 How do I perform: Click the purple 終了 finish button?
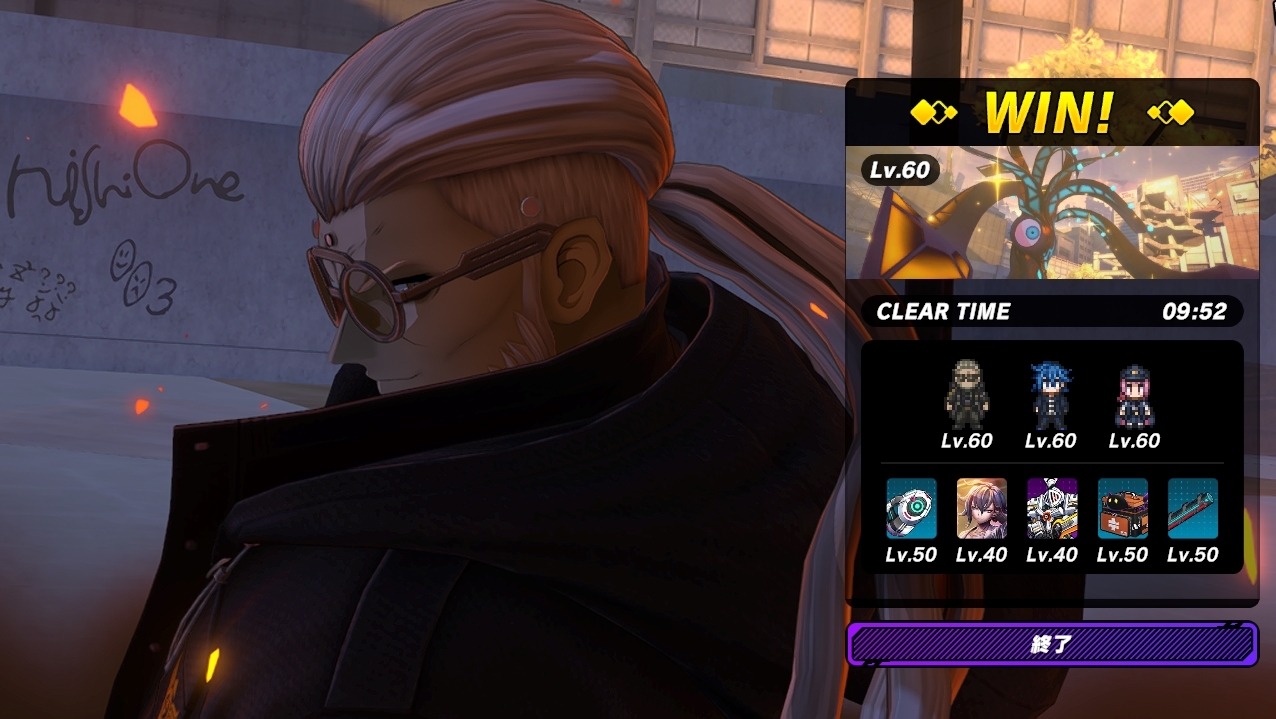click(1051, 645)
